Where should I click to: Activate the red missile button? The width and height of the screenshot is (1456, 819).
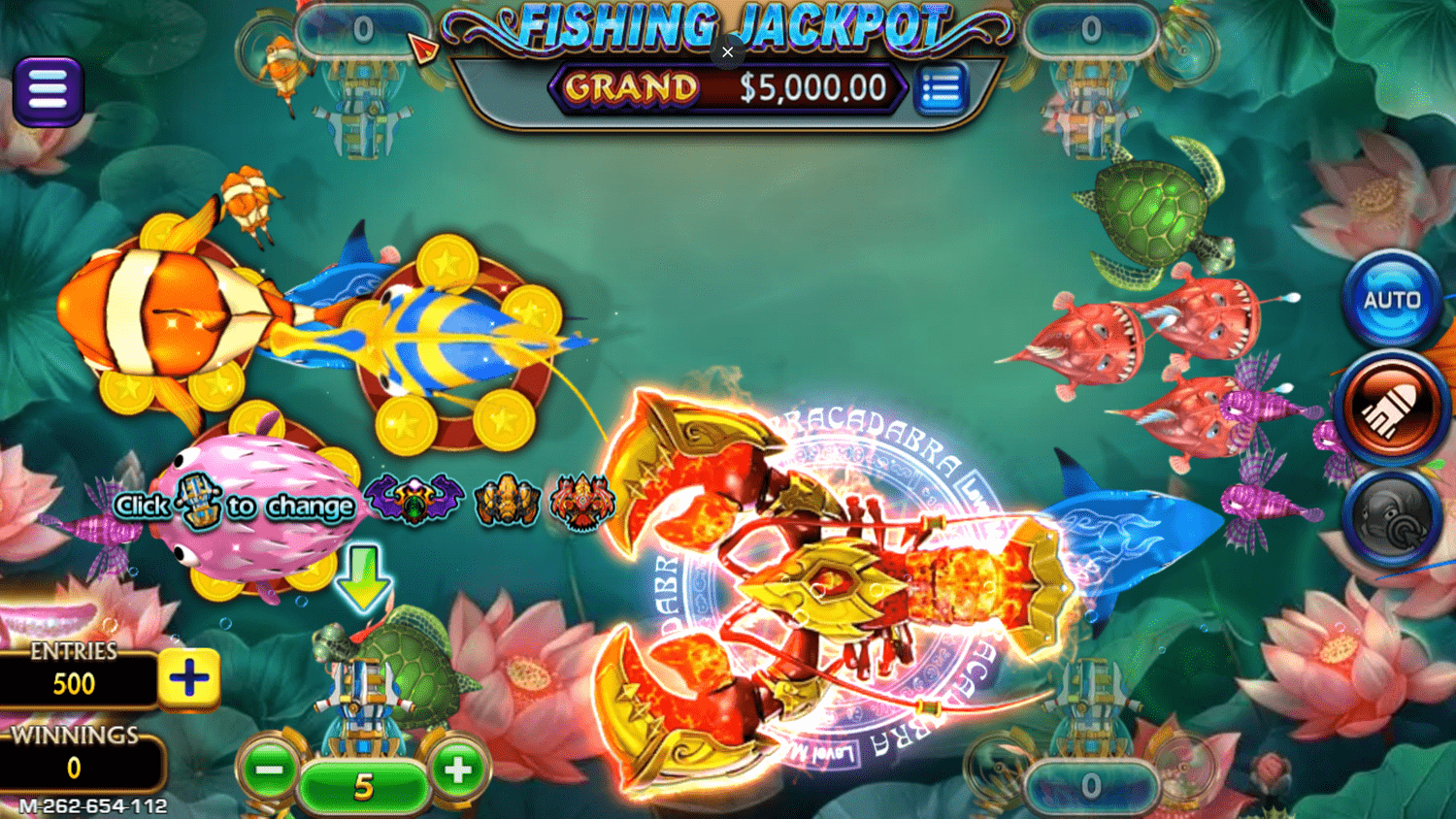click(x=1391, y=409)
